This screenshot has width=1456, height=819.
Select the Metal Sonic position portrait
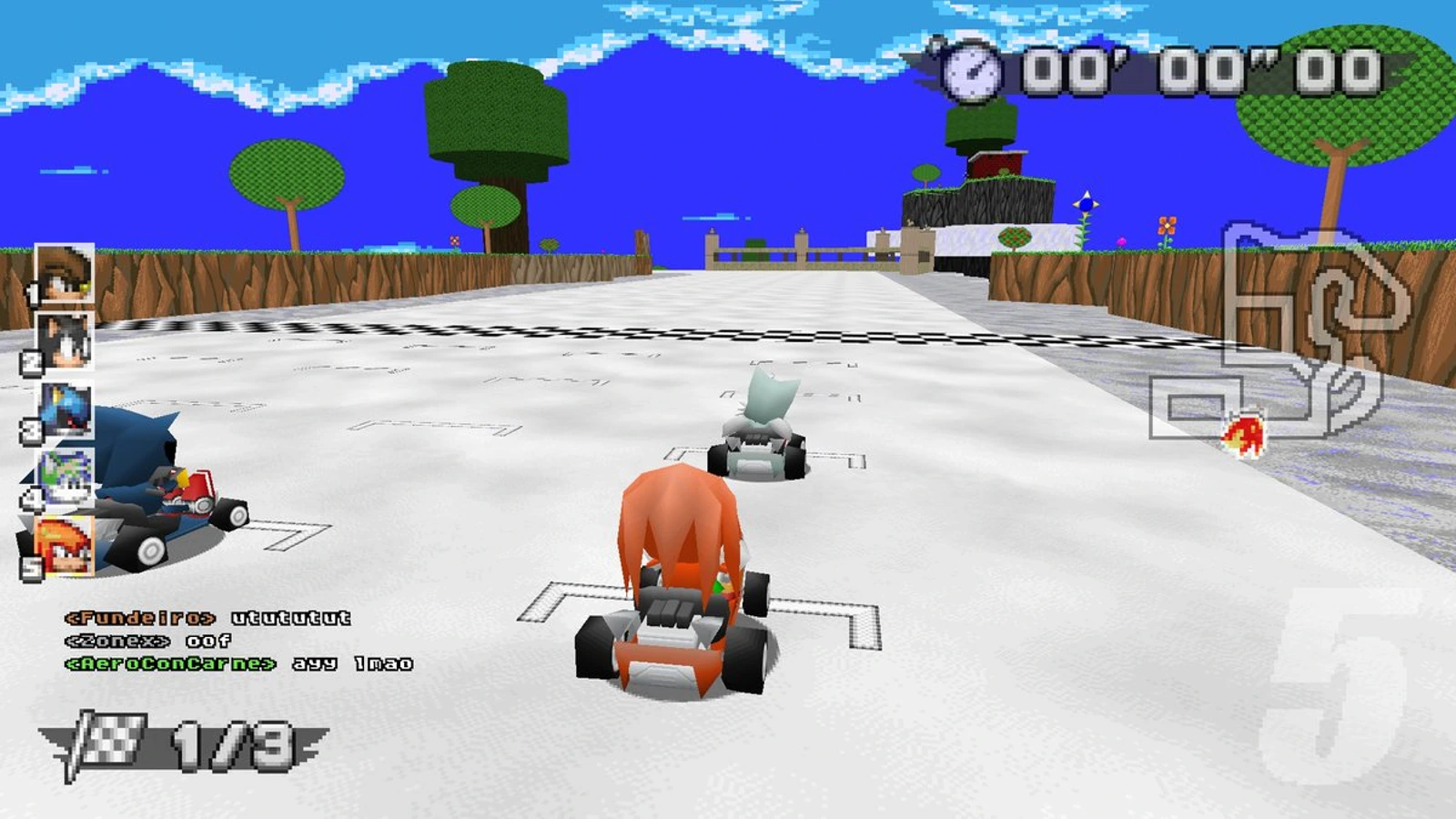(x=64, y=409)
